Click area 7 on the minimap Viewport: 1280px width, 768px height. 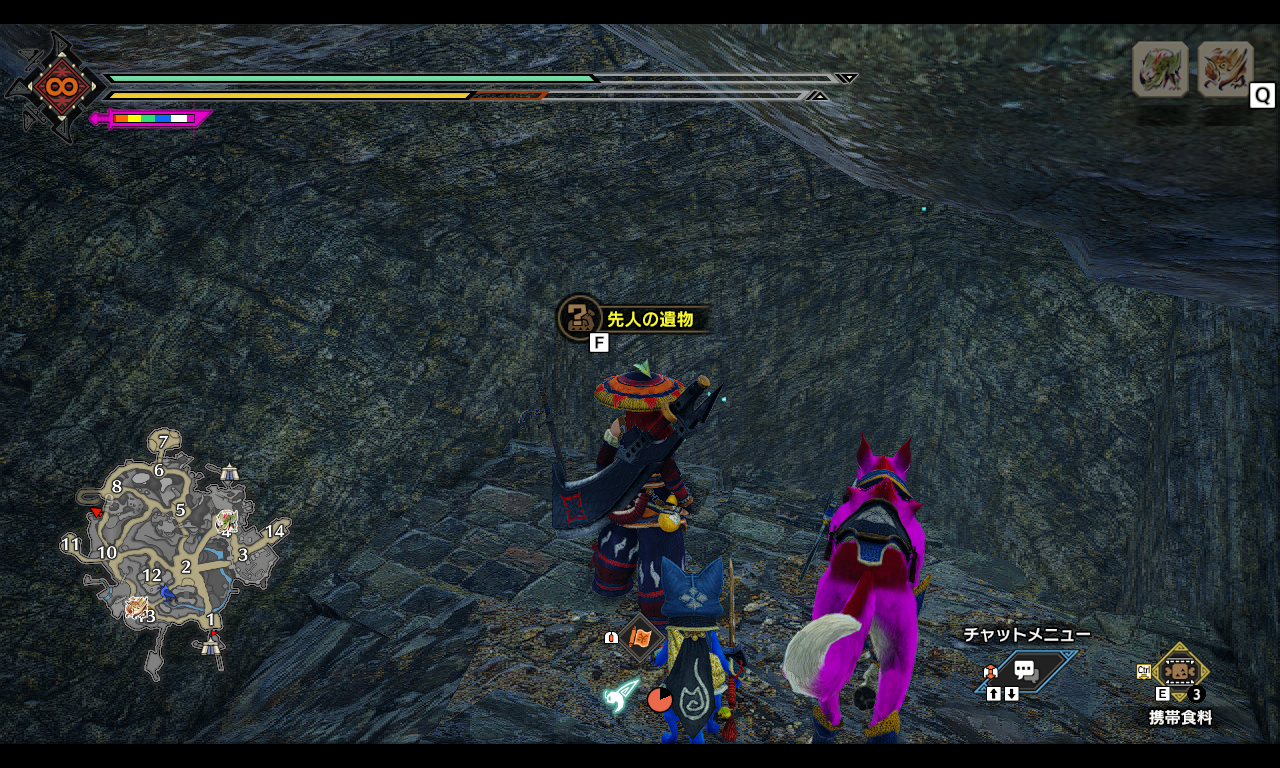(x=163, y=441)
